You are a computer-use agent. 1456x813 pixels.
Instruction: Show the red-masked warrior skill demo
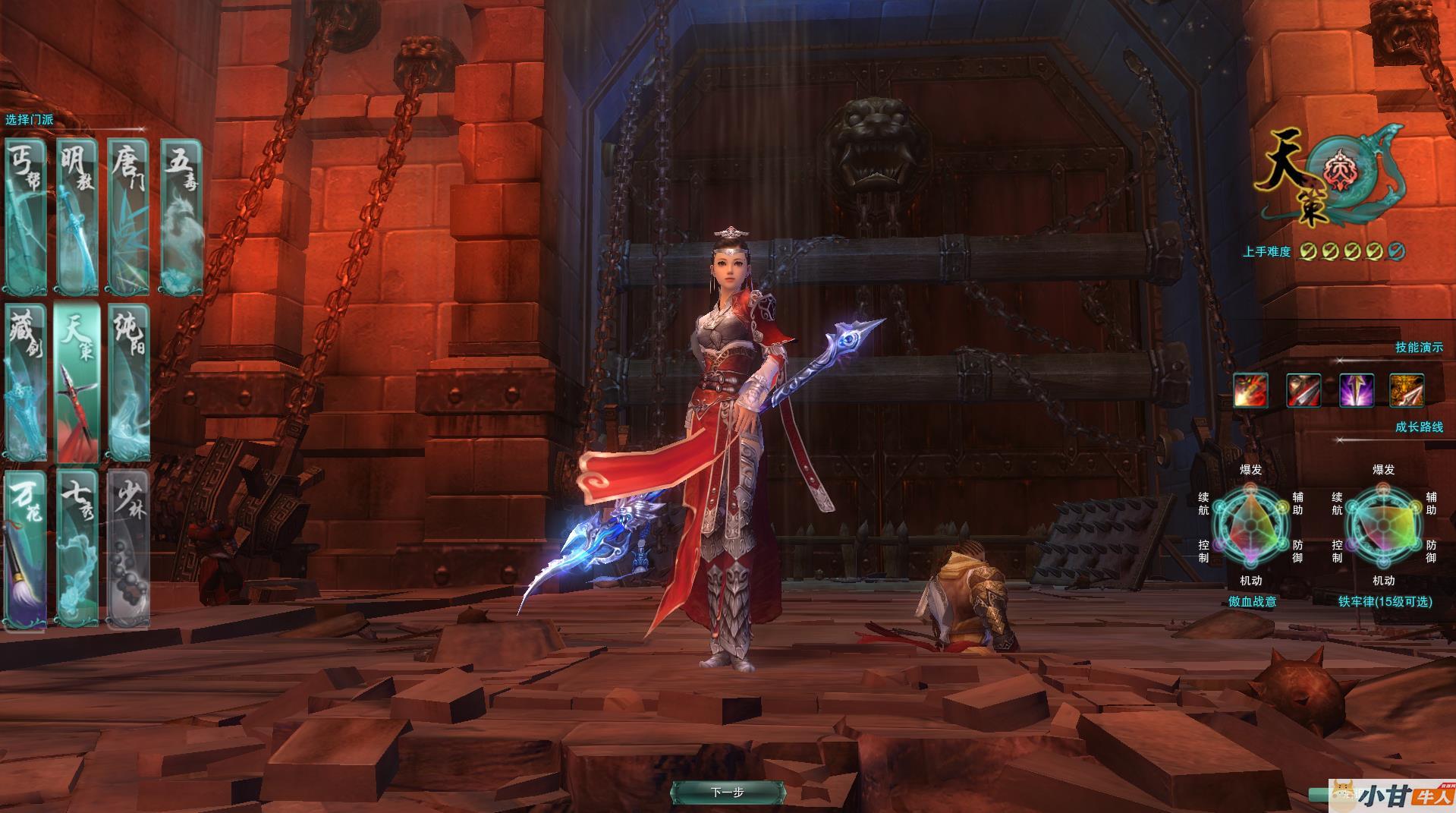1303,391
